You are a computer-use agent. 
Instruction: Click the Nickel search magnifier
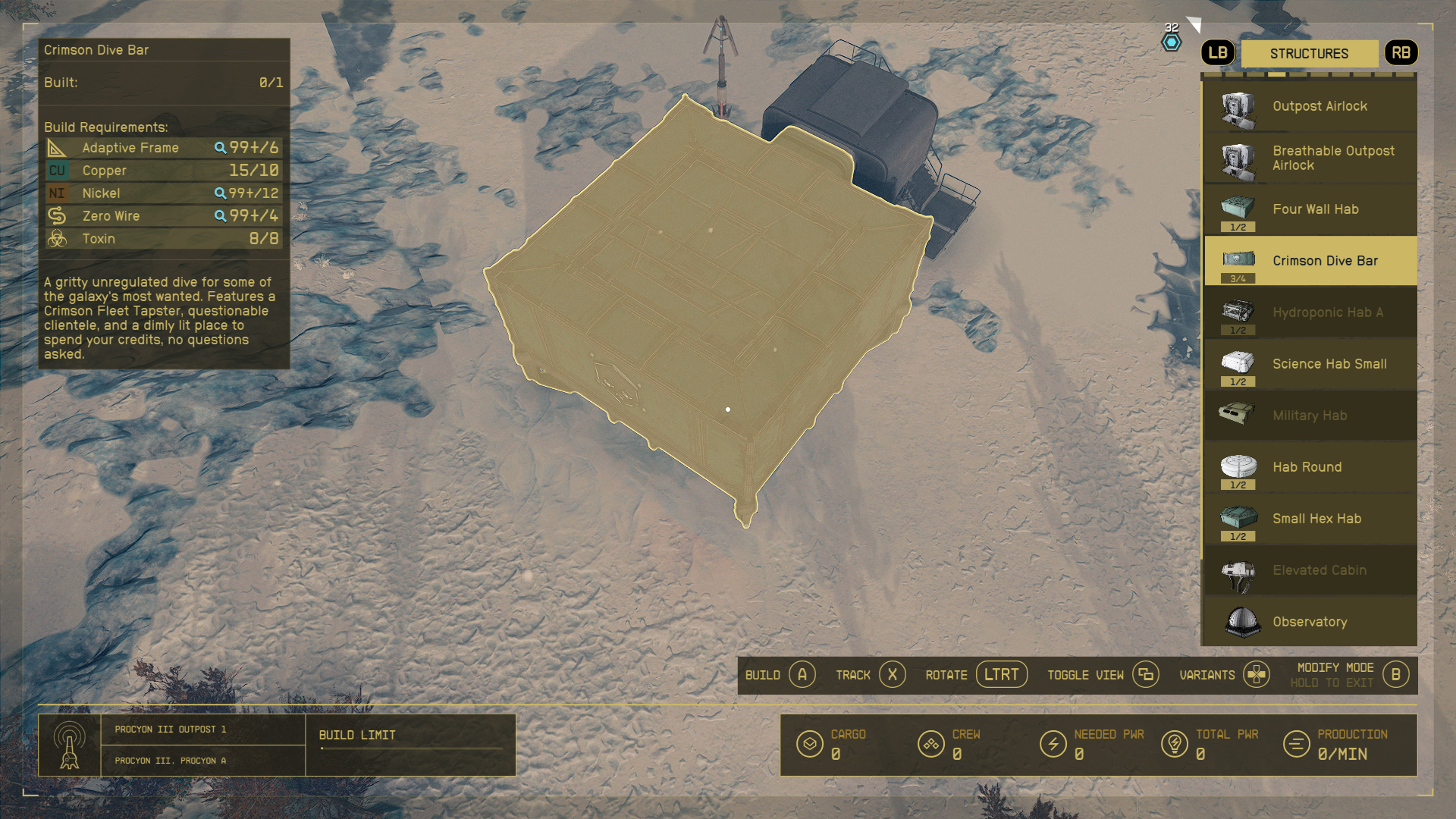(x=221, y=193)
